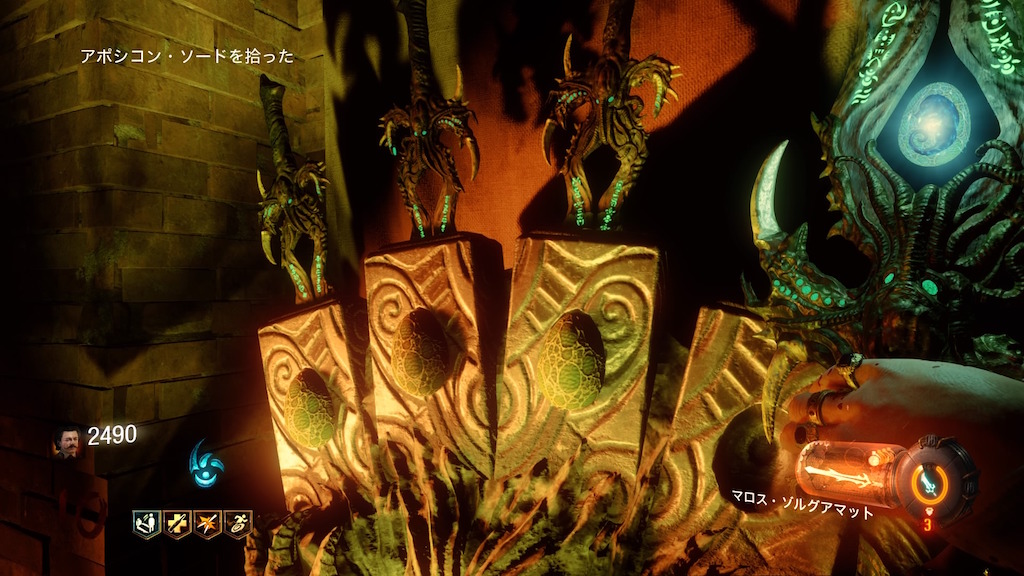Click the mustached player character portrait
The height and width of the screenshot is (576, 1024).
click(67, 441)
